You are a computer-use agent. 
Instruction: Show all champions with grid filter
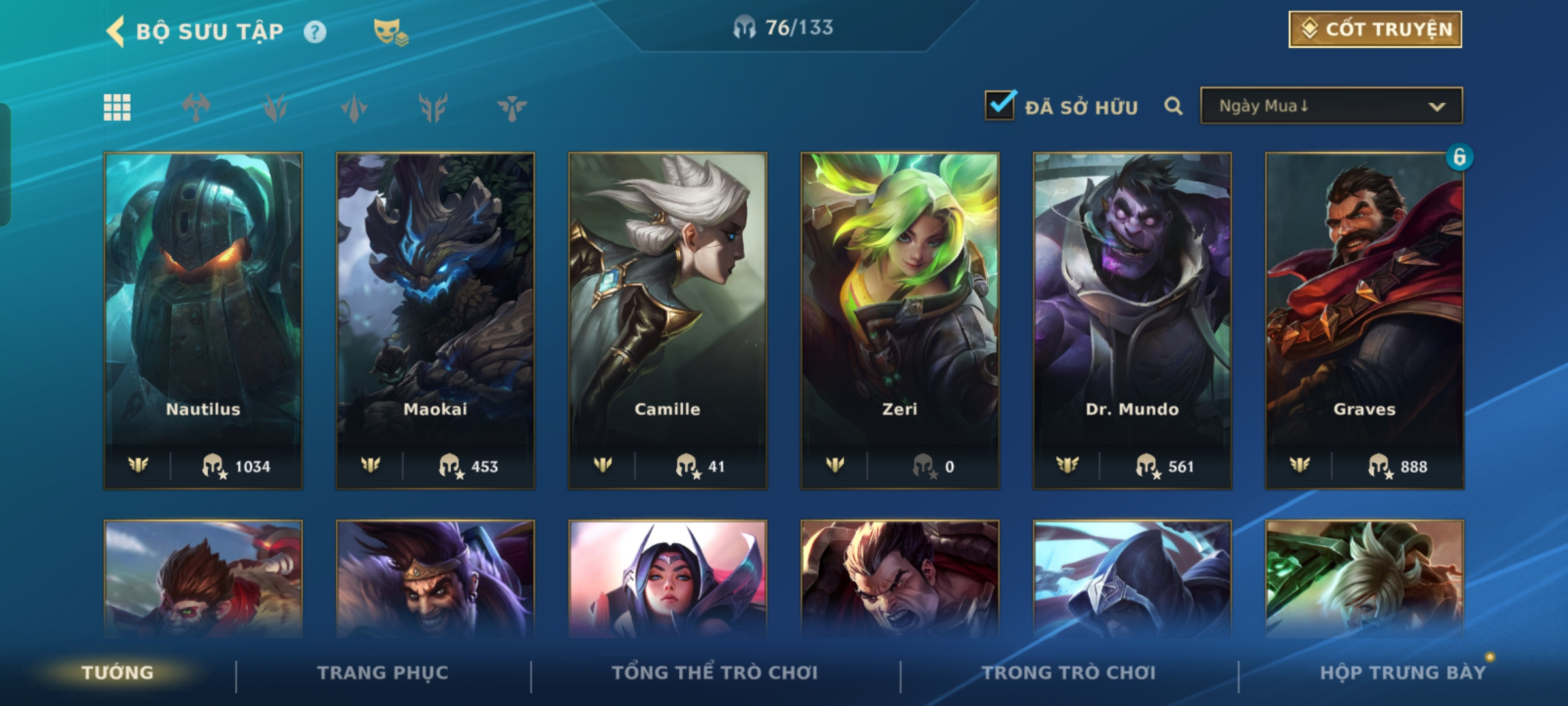coord(118,107)
